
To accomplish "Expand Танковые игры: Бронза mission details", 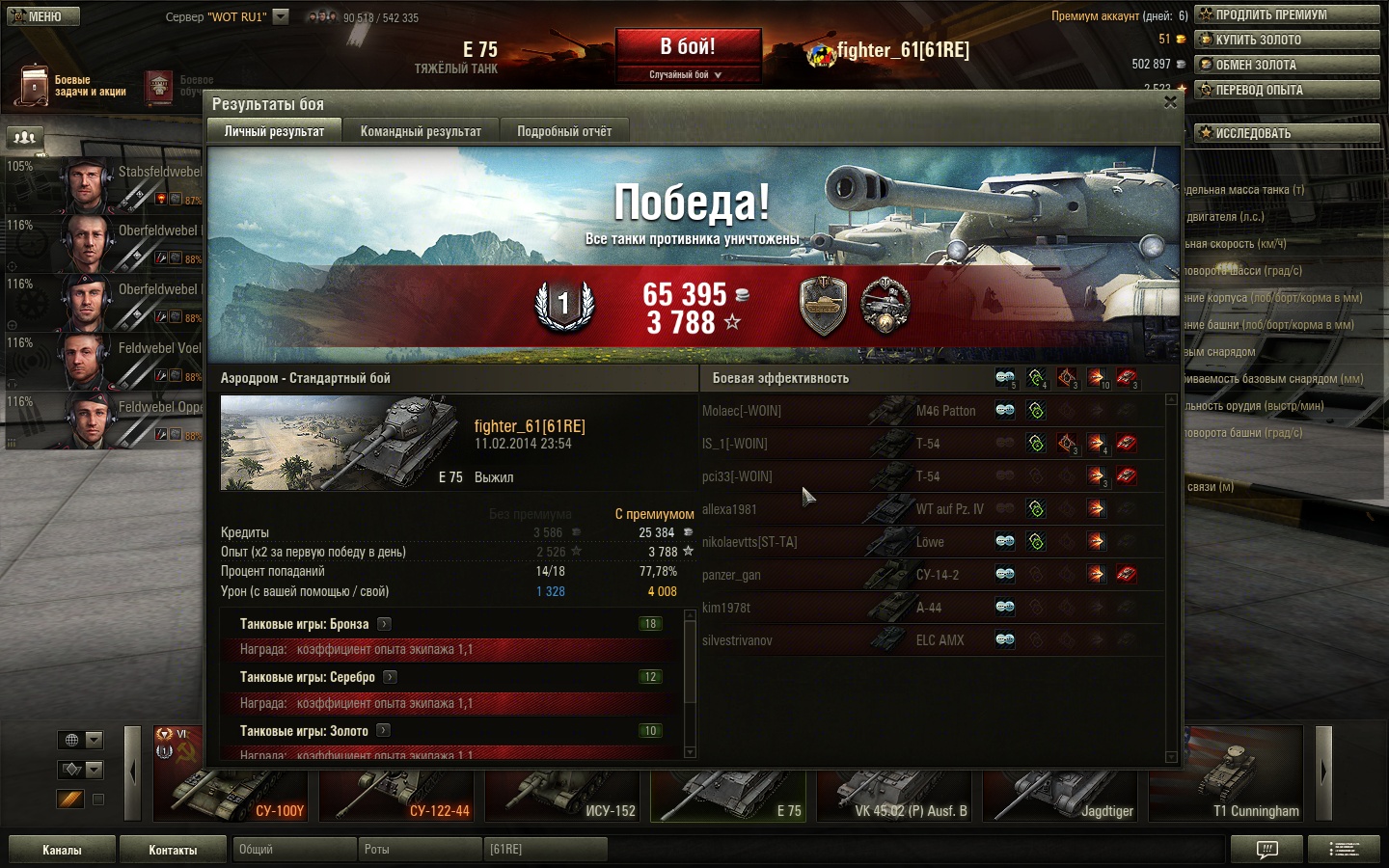I will tap(384, 624).
